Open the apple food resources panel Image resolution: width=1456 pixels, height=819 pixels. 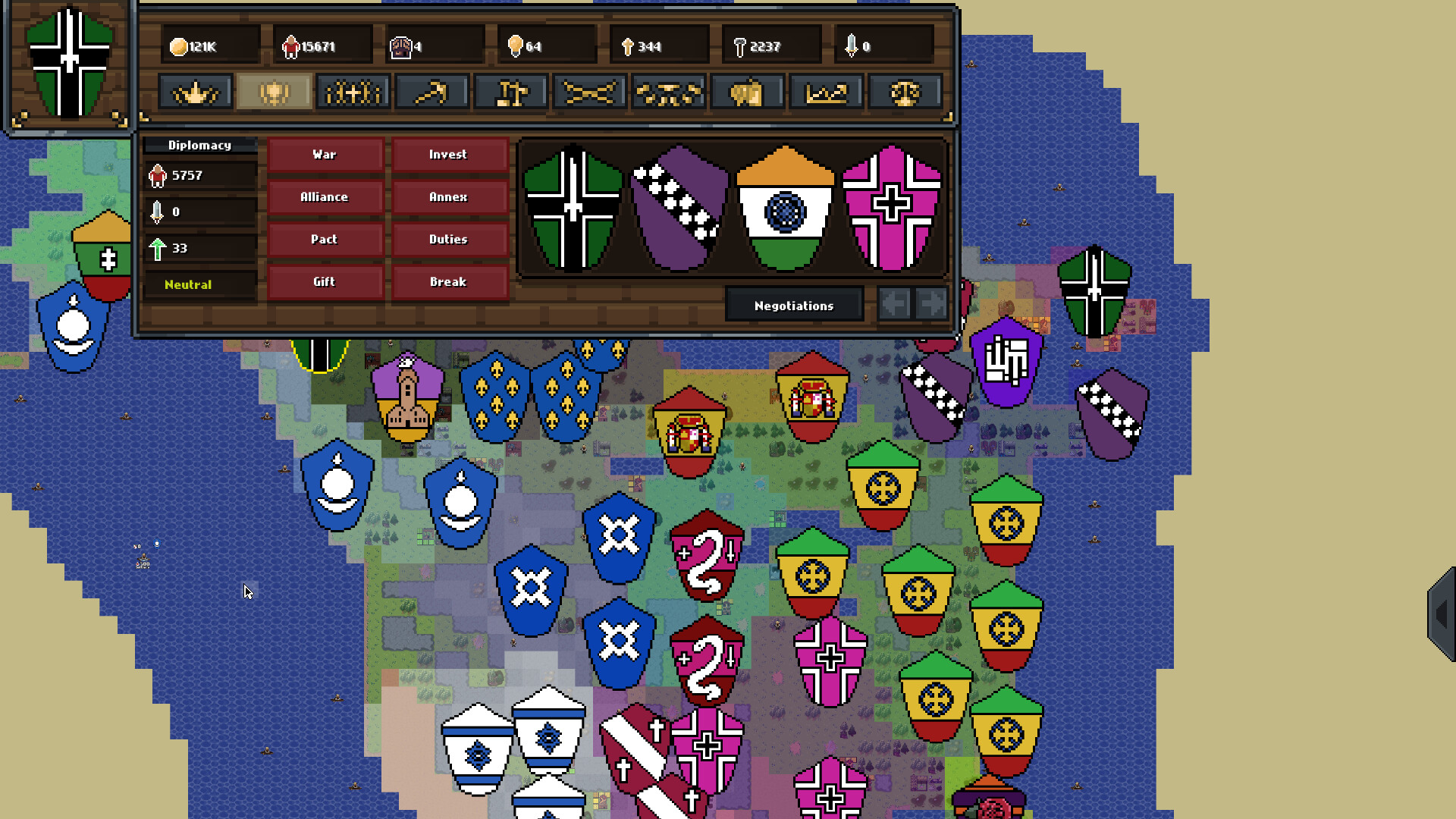(748, 92)
